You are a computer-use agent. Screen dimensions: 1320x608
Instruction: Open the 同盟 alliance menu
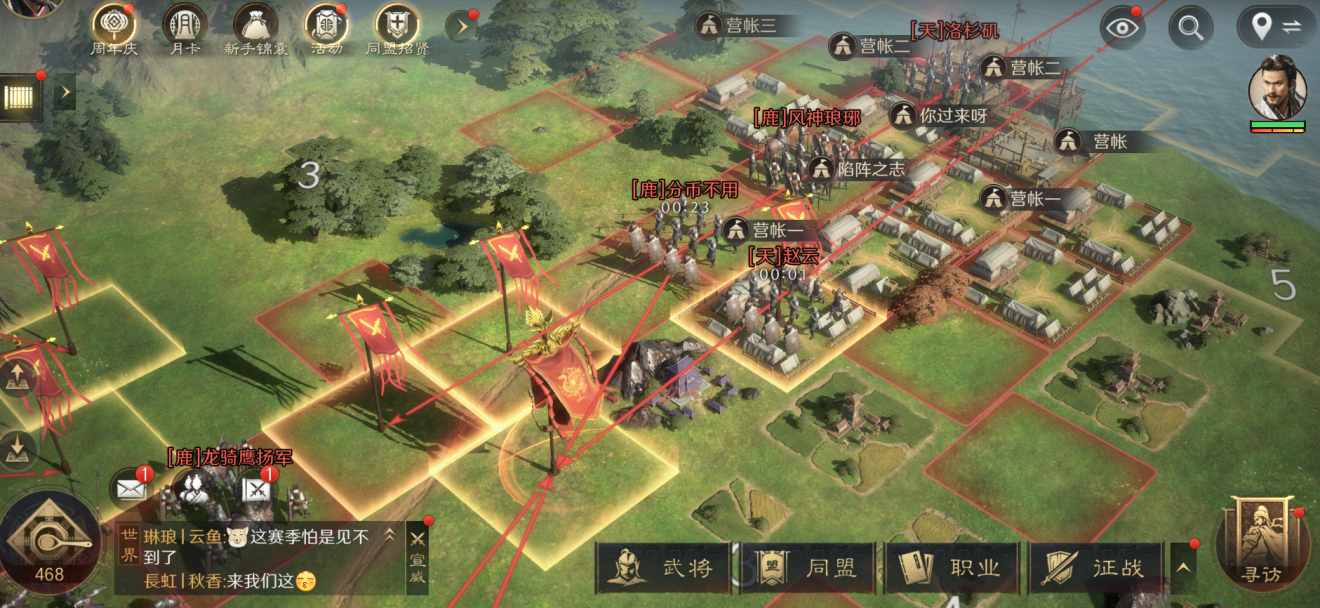point(810,568)
